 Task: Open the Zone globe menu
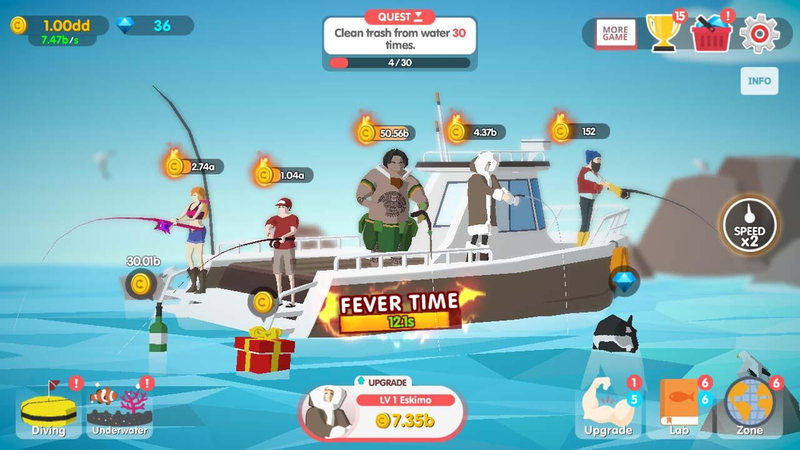pos(750,408)
